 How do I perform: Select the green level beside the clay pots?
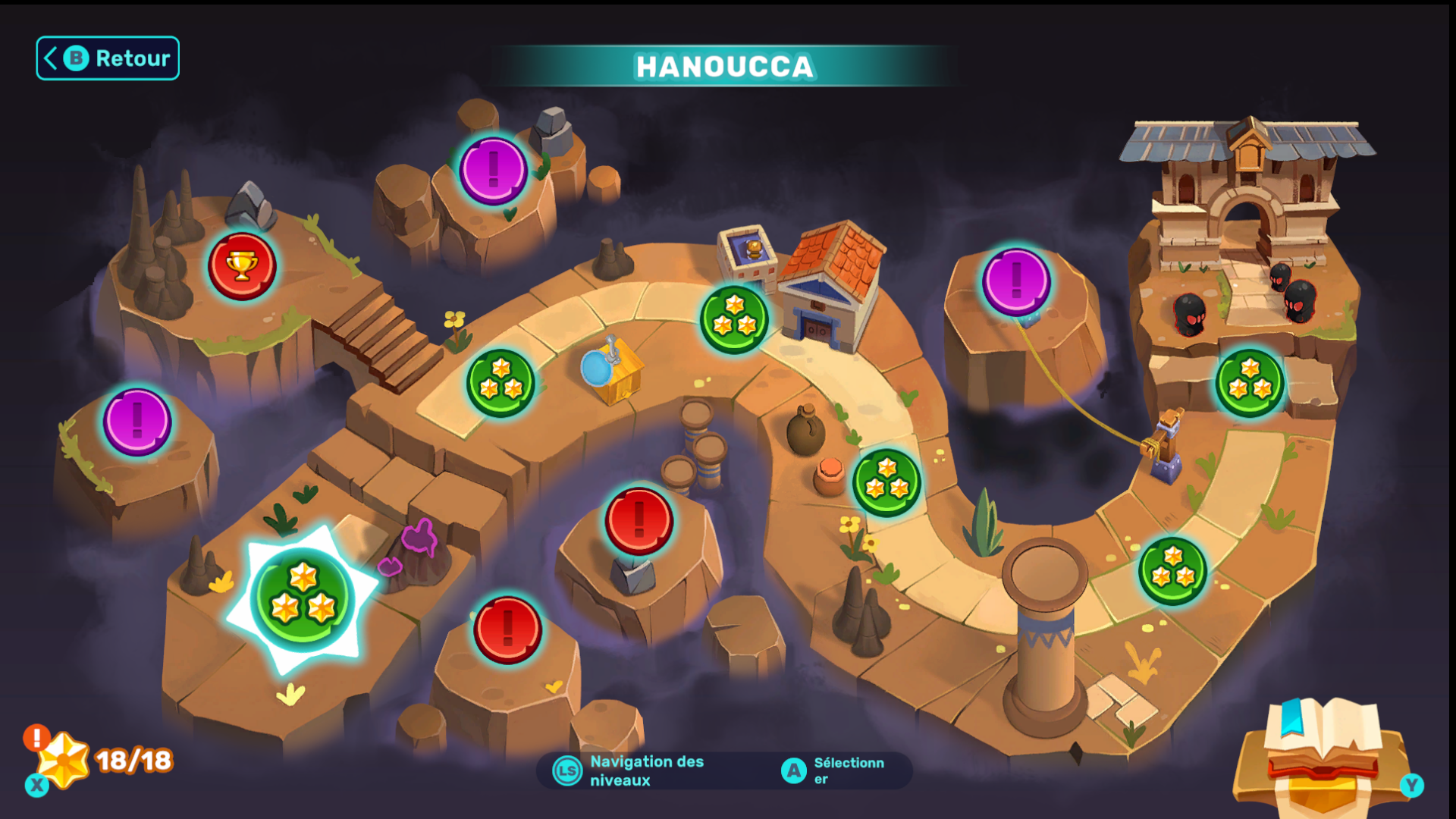coord(886,482)
